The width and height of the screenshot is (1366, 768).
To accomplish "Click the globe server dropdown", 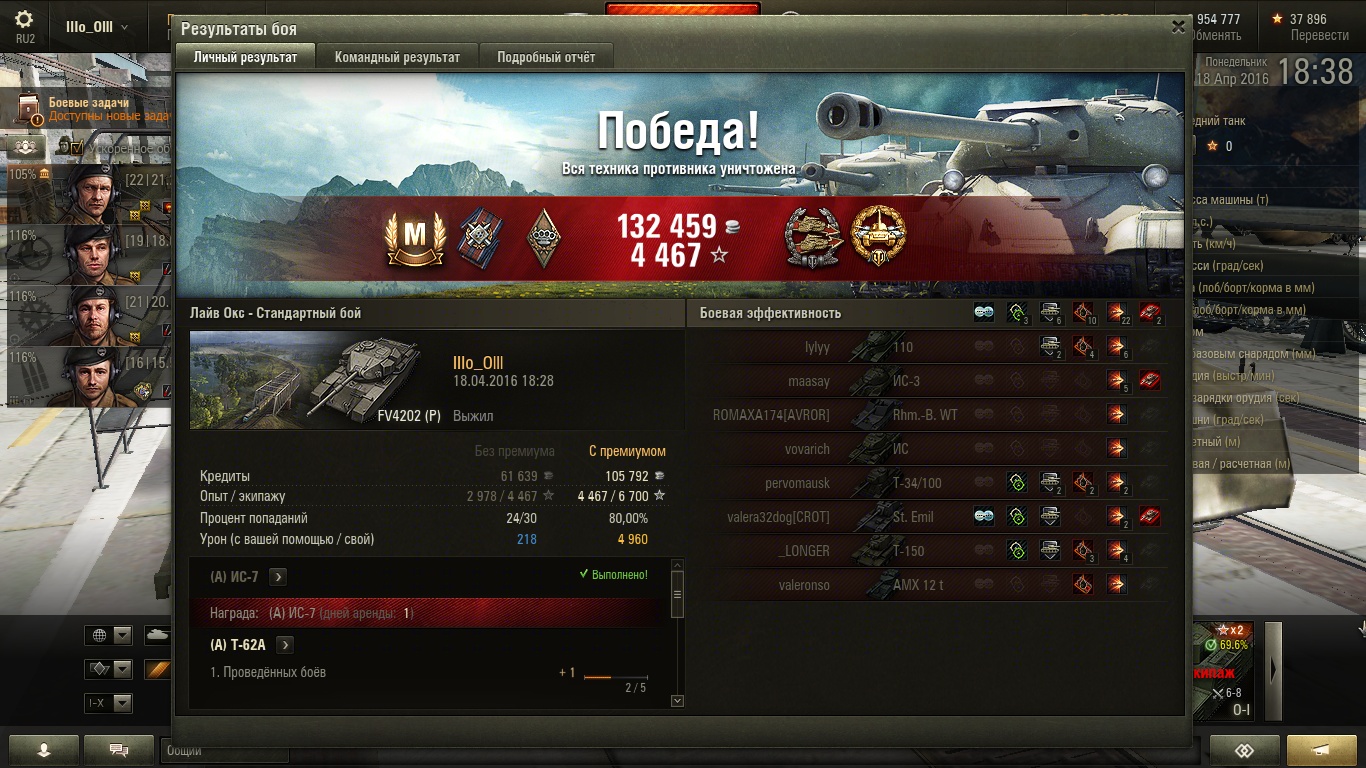I will 110,636.
